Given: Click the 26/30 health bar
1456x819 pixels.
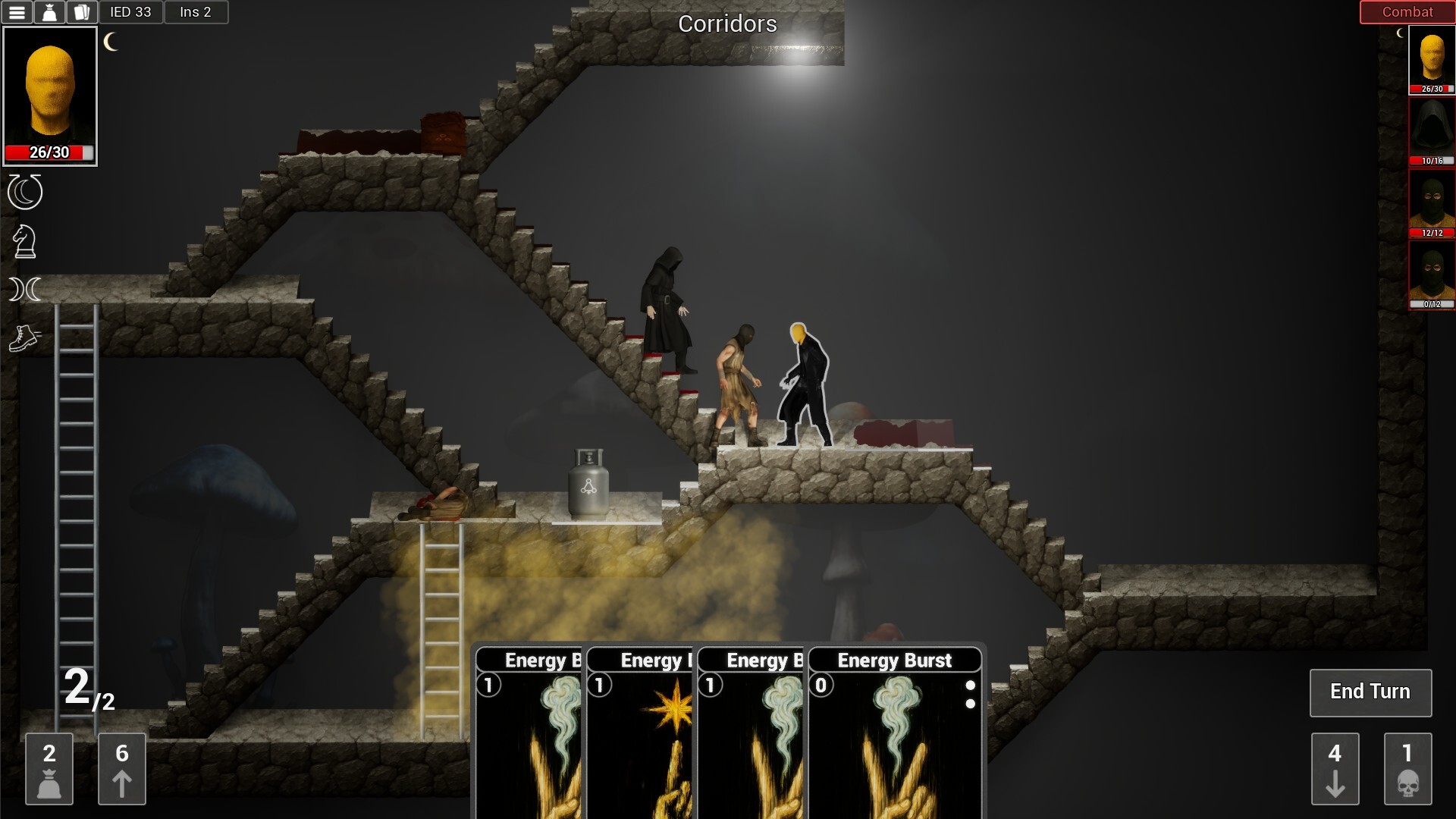Looking at the screenshot, I should [49, 152].
